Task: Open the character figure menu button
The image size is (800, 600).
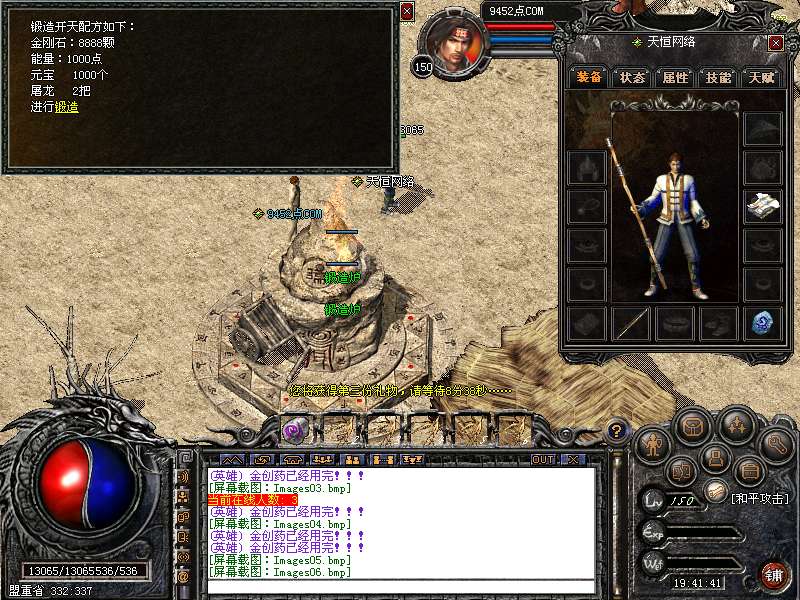Action: click(650, 444)
